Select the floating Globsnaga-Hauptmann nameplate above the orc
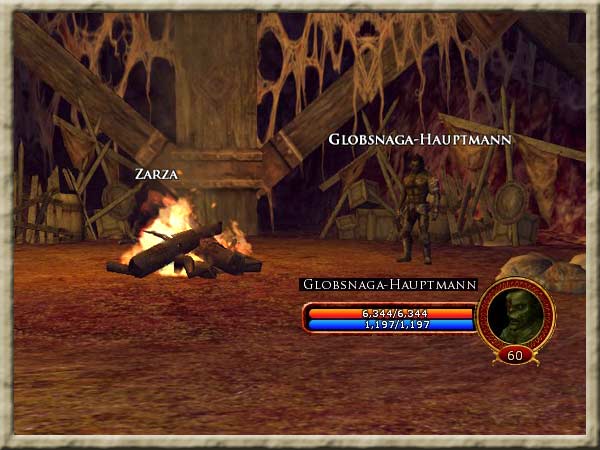Viewport: 600px width, 450px height. pos(420,139)
